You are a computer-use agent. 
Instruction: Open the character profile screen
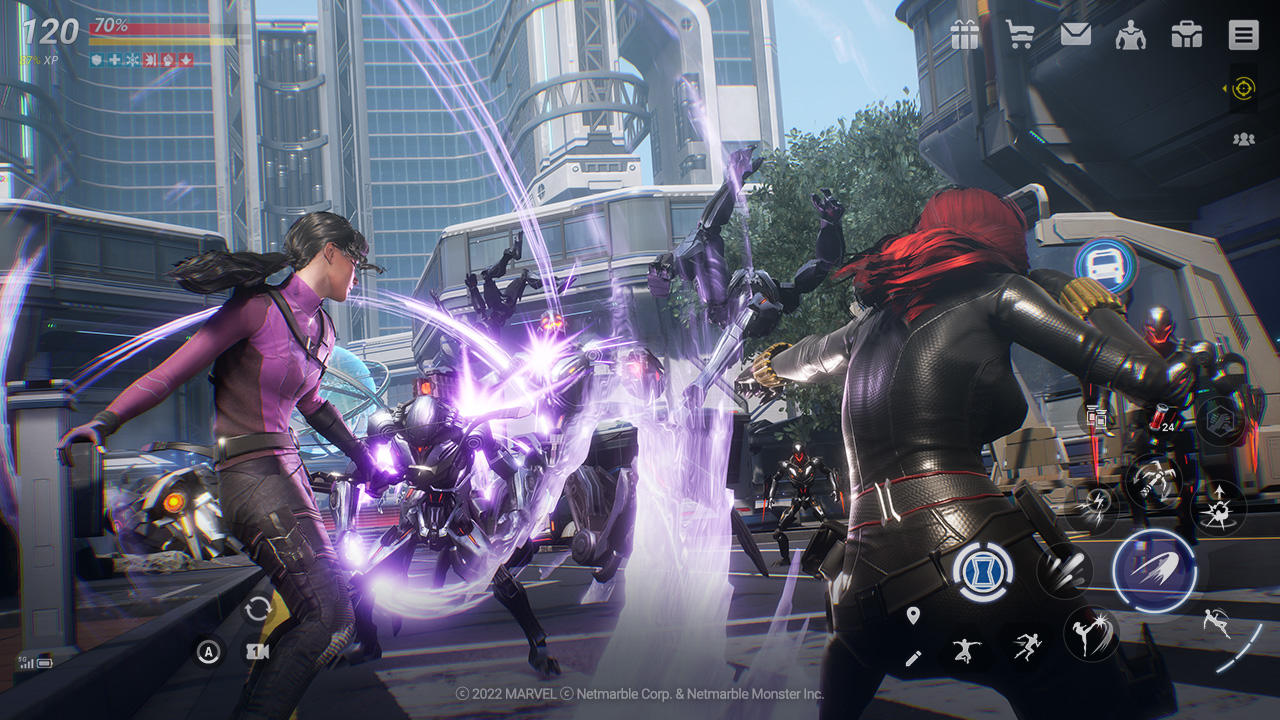pyautogui.click(x=1131, y=36)
